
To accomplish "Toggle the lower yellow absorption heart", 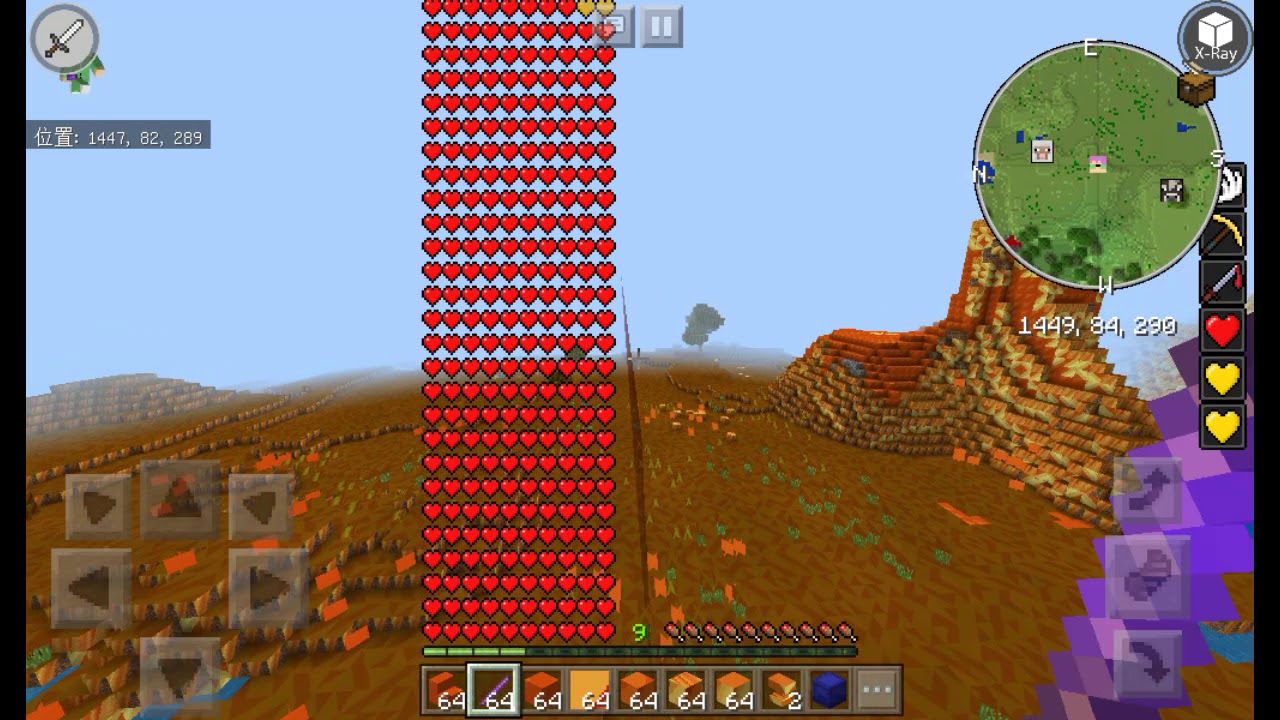I will click(x=1222, y=424).
